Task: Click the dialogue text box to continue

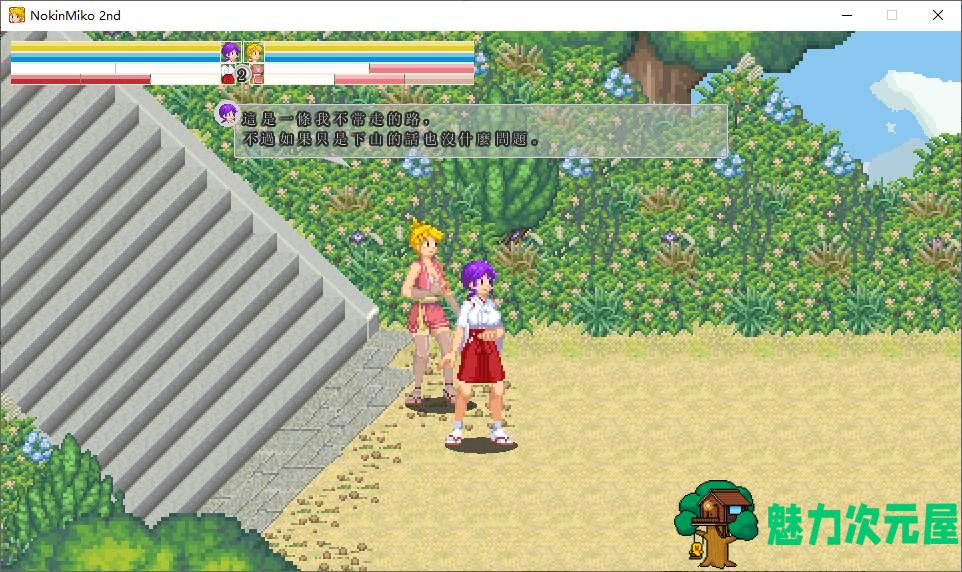Action: [x=480, y=131]
